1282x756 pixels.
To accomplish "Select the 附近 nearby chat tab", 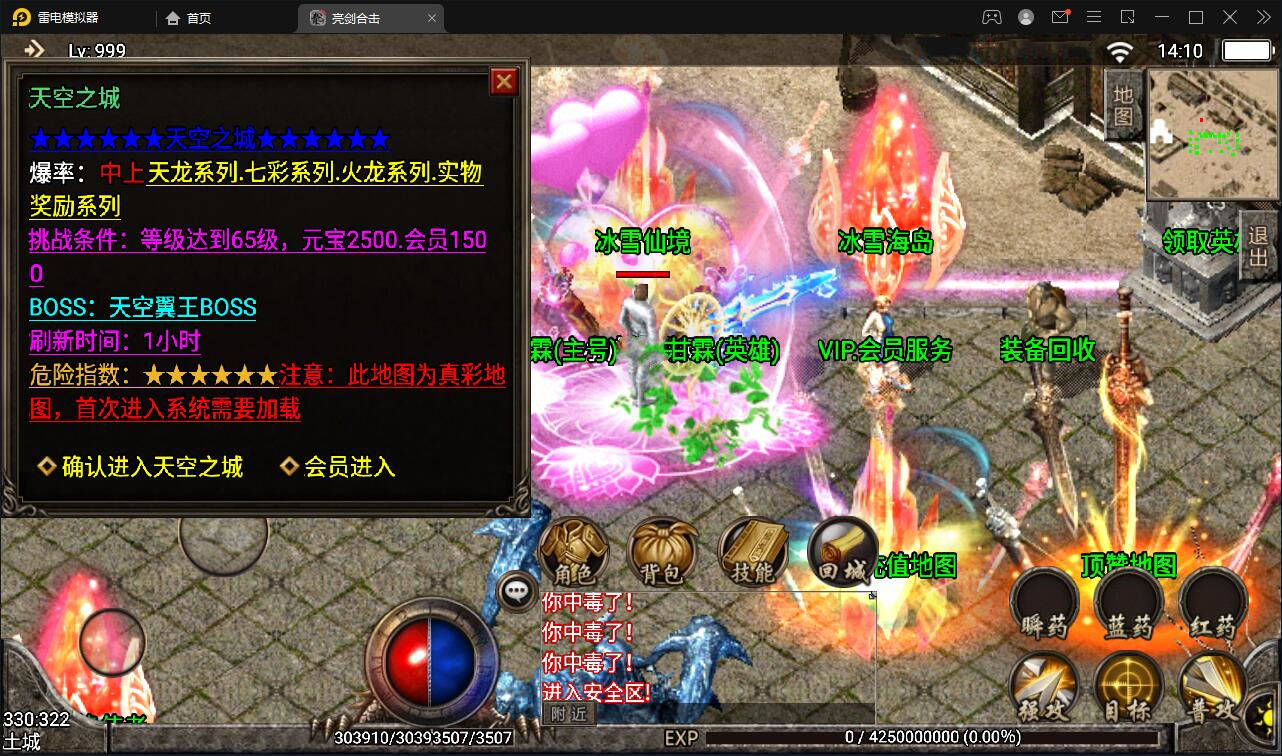I will point(568,715).
